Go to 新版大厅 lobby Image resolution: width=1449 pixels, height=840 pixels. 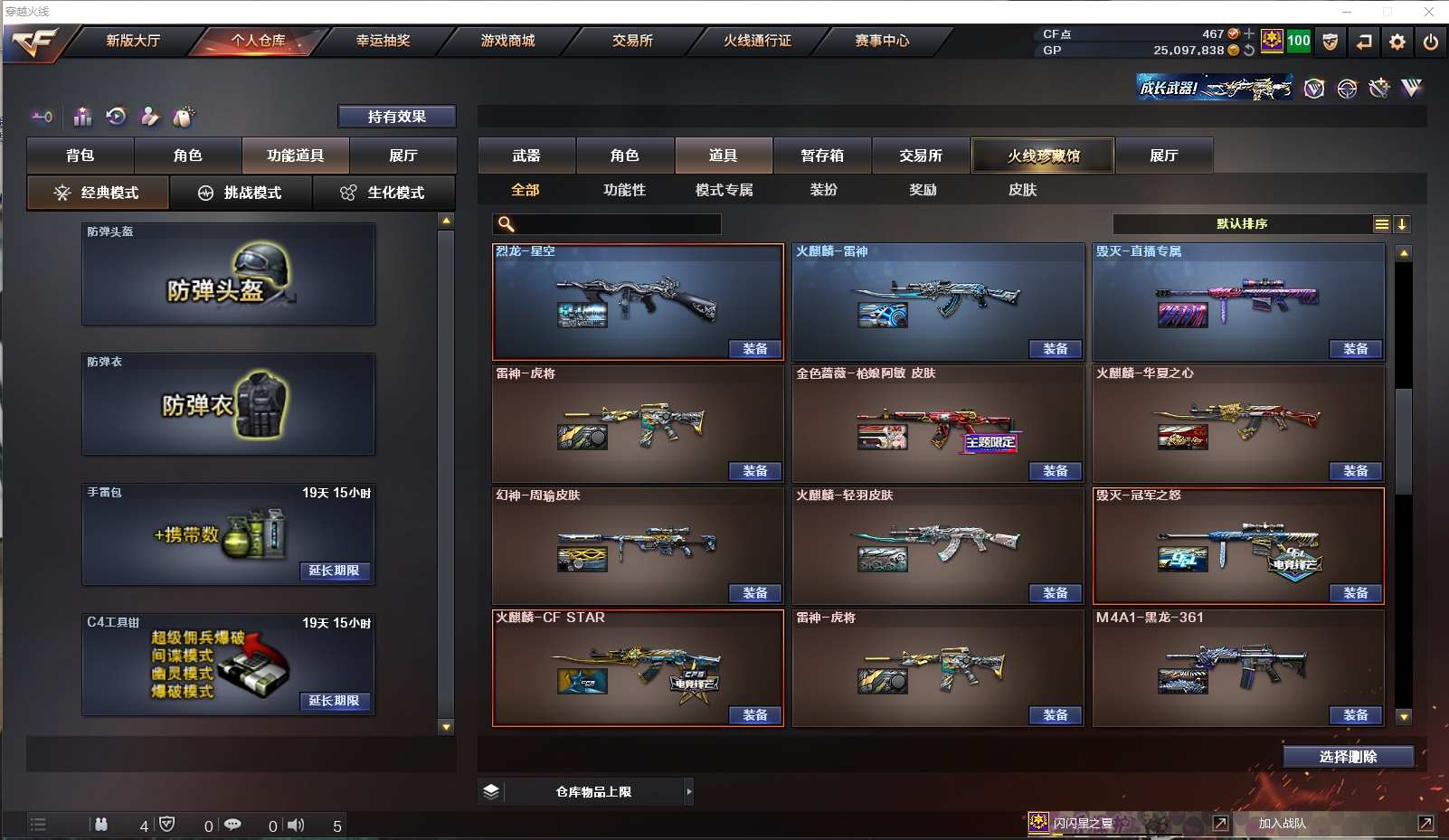(133, 41)
